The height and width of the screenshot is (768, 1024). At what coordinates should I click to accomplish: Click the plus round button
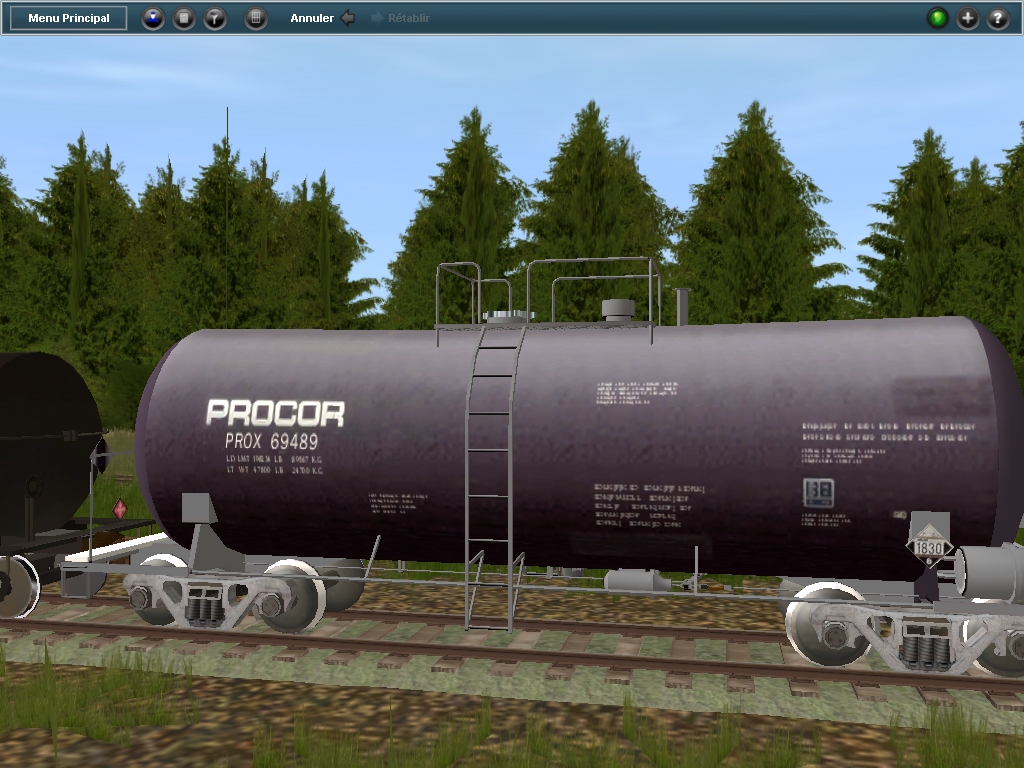coord(968,18)
